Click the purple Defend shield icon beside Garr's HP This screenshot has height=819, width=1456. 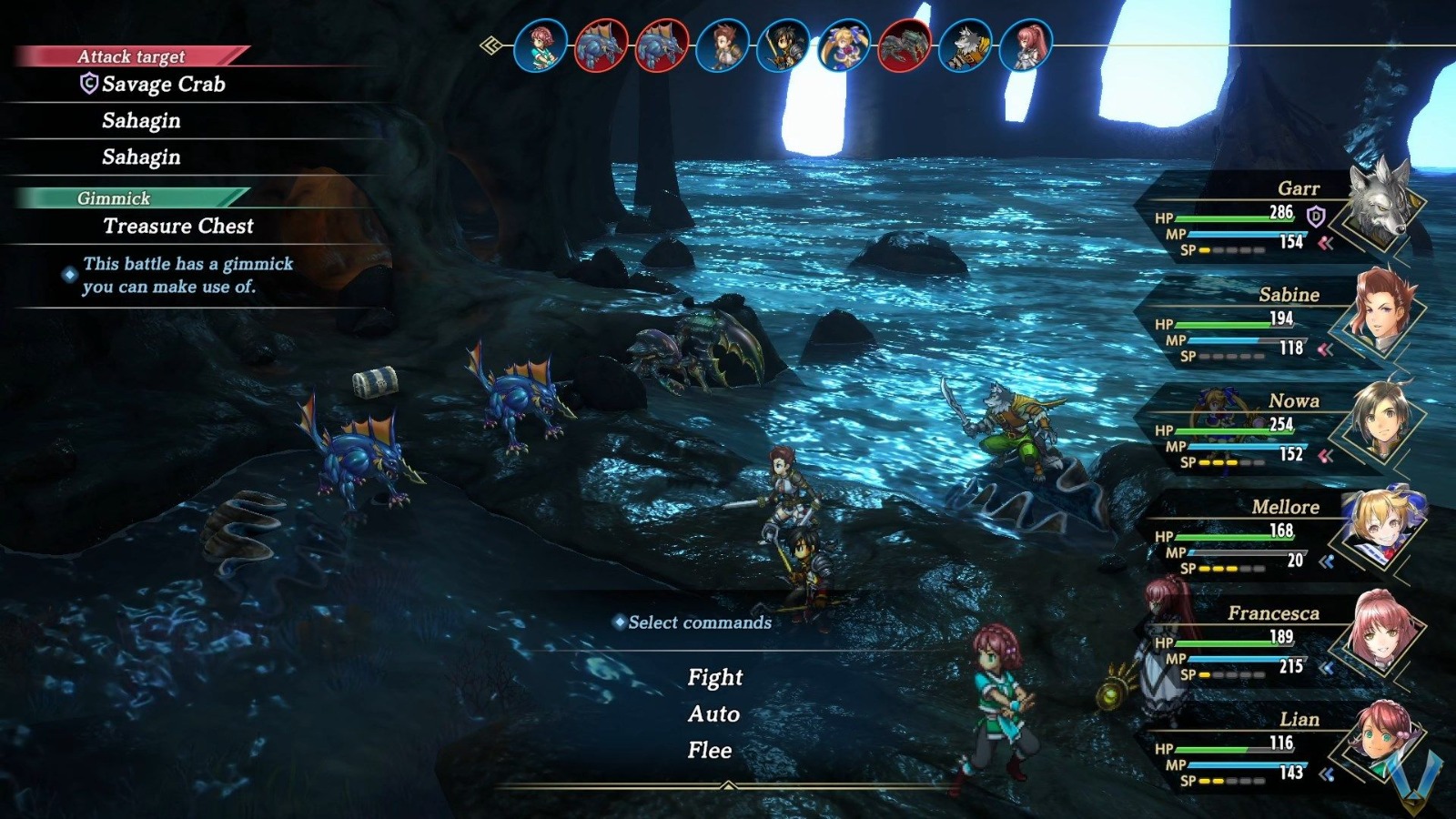click(1315, 216)
